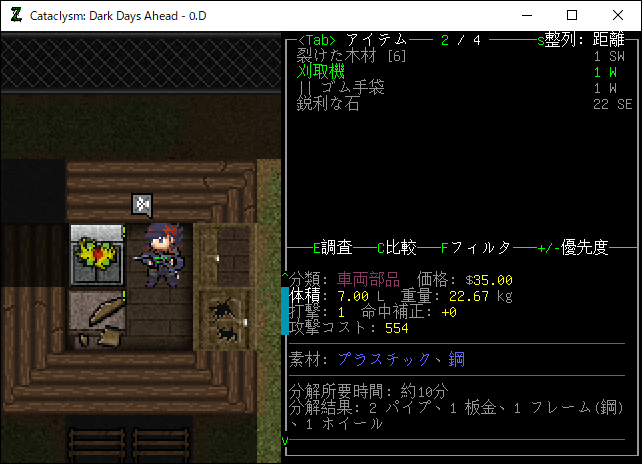Select the highlighted 刈取機 list entry
Image resolution: width=642 pixels, height=464 pixels.
coord(321,72)
